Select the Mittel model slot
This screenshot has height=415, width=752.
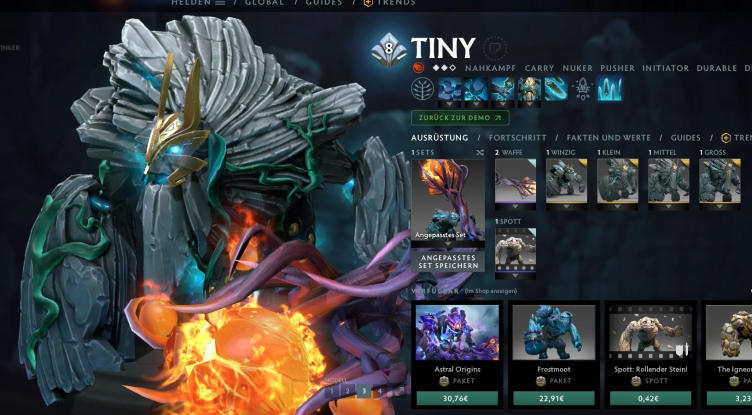[x=668, y=181]
